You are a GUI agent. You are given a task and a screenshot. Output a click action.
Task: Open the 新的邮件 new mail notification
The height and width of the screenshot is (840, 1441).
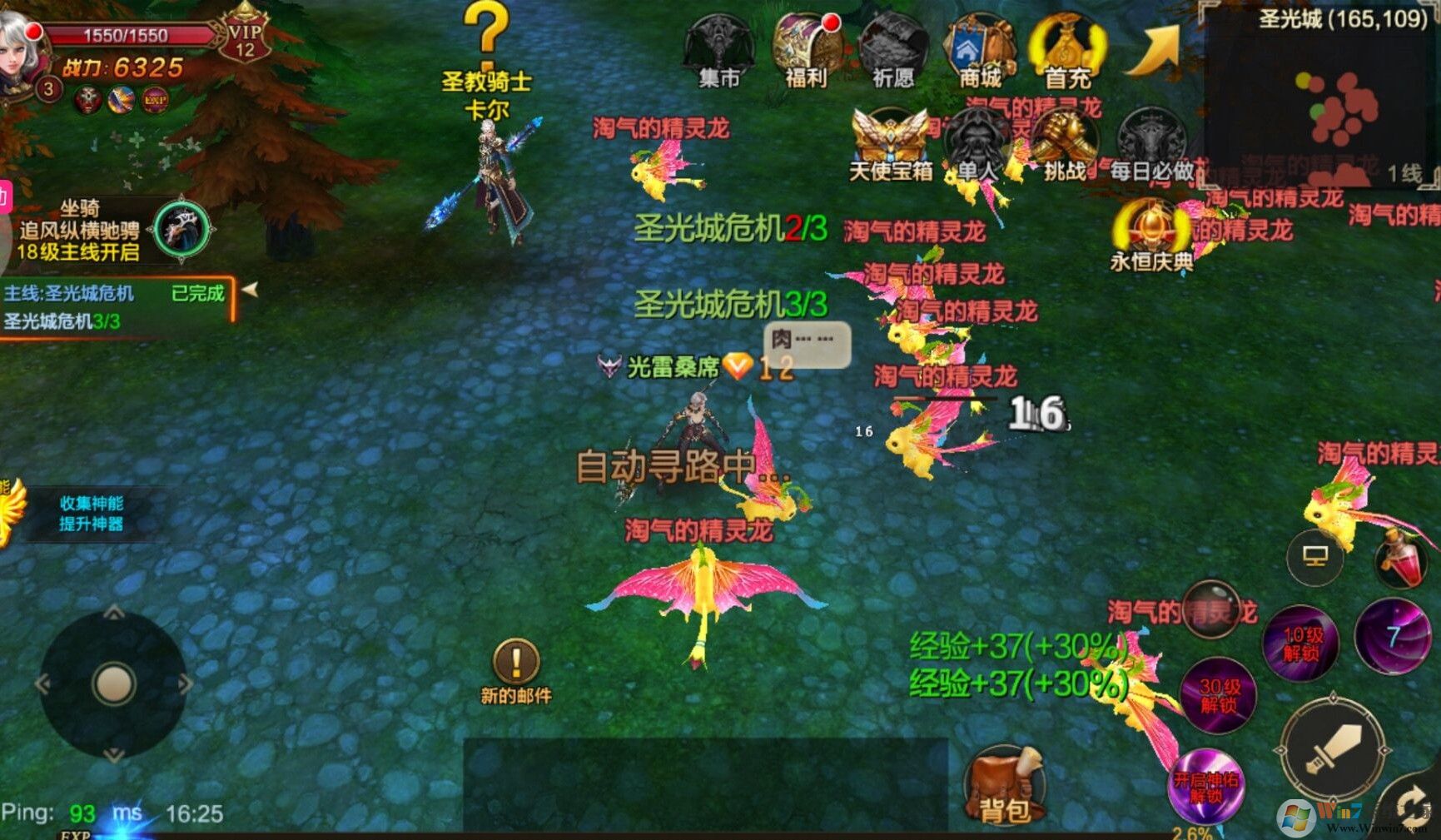pos(516,662)
